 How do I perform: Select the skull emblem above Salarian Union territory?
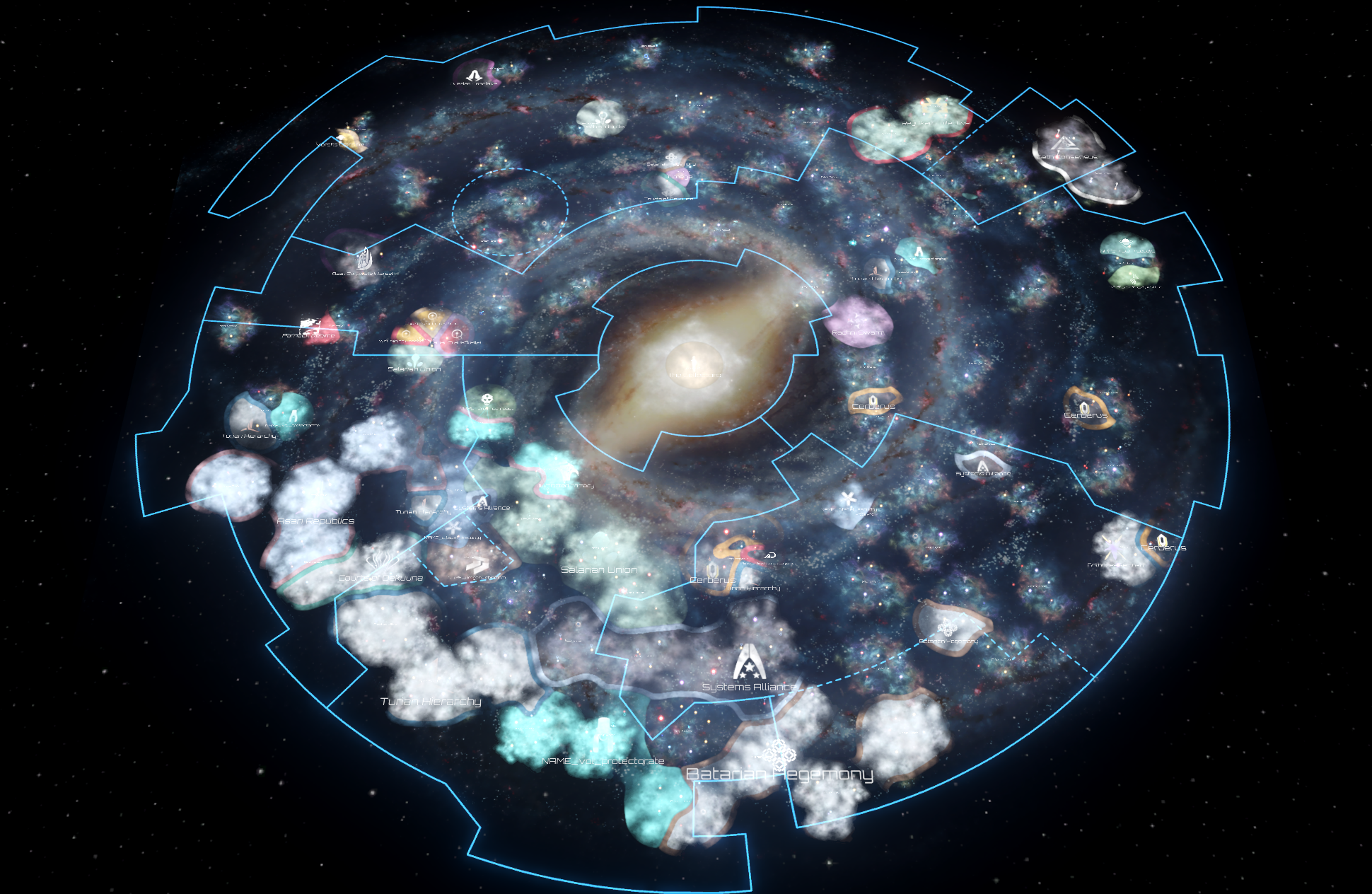[x=487, y=400]
